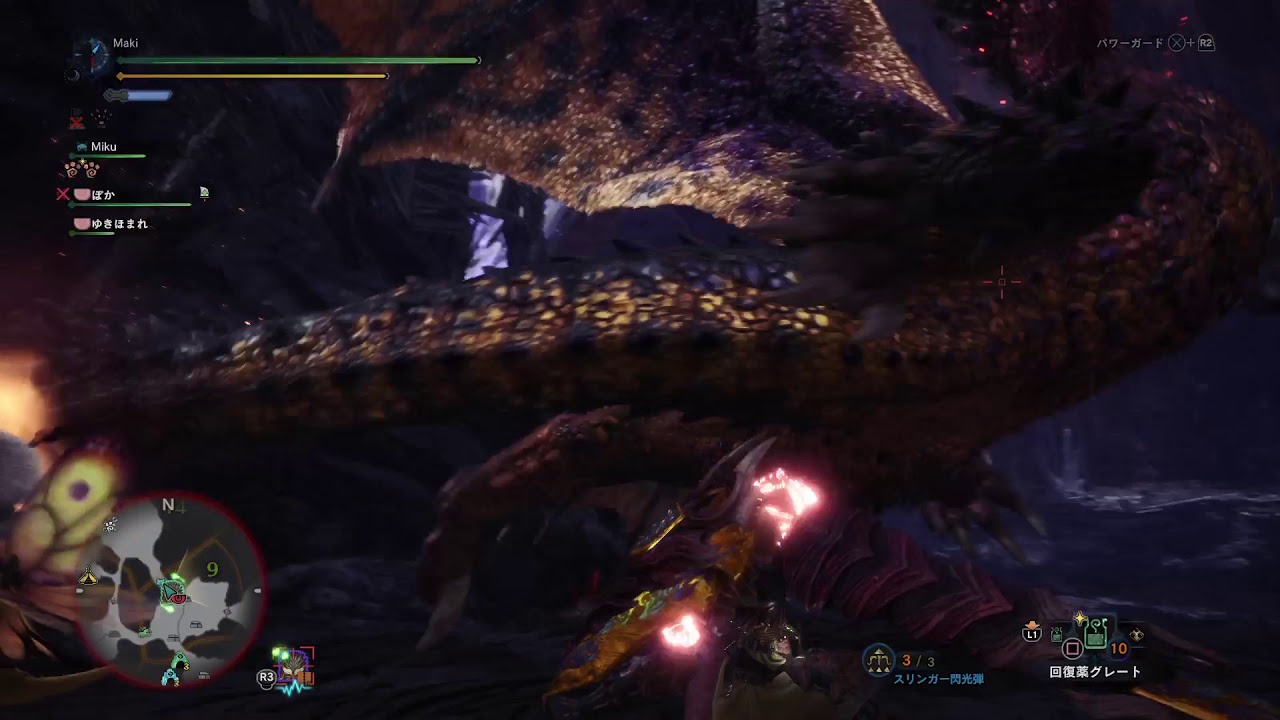Click the quest timer clock icon
Screen dimensions: 1280x720
coord(94,55)
